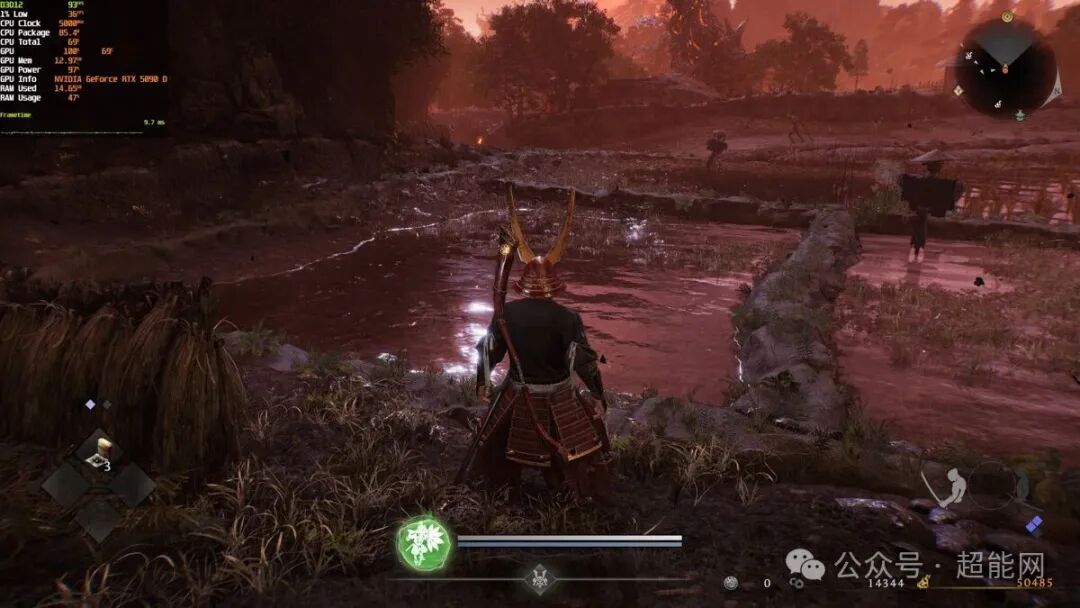The height and width of the screenshot is (608, 1080).
Task: Select the diamond marker on minimap's left edge
Action: point(958,90)
